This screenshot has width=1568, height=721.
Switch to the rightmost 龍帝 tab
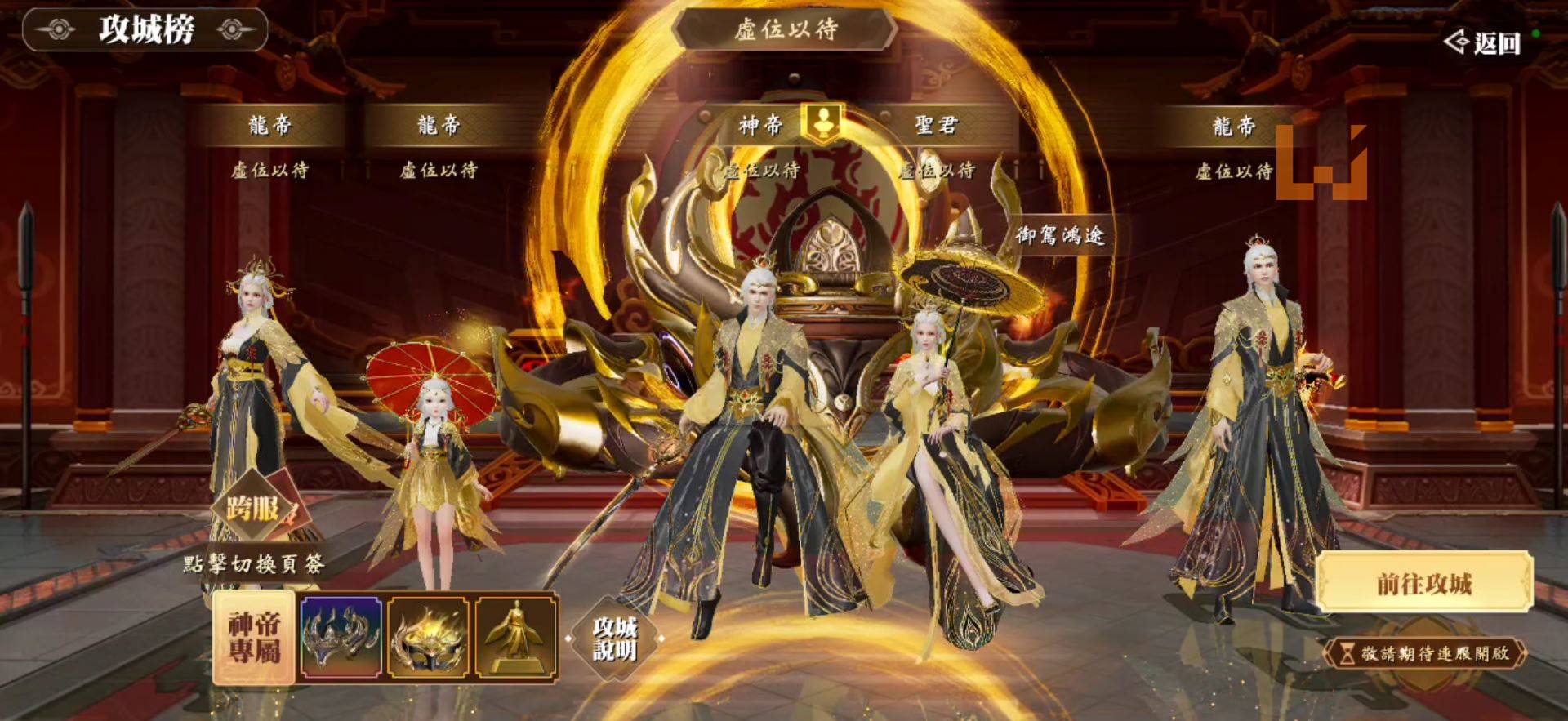pos(1235,124)
